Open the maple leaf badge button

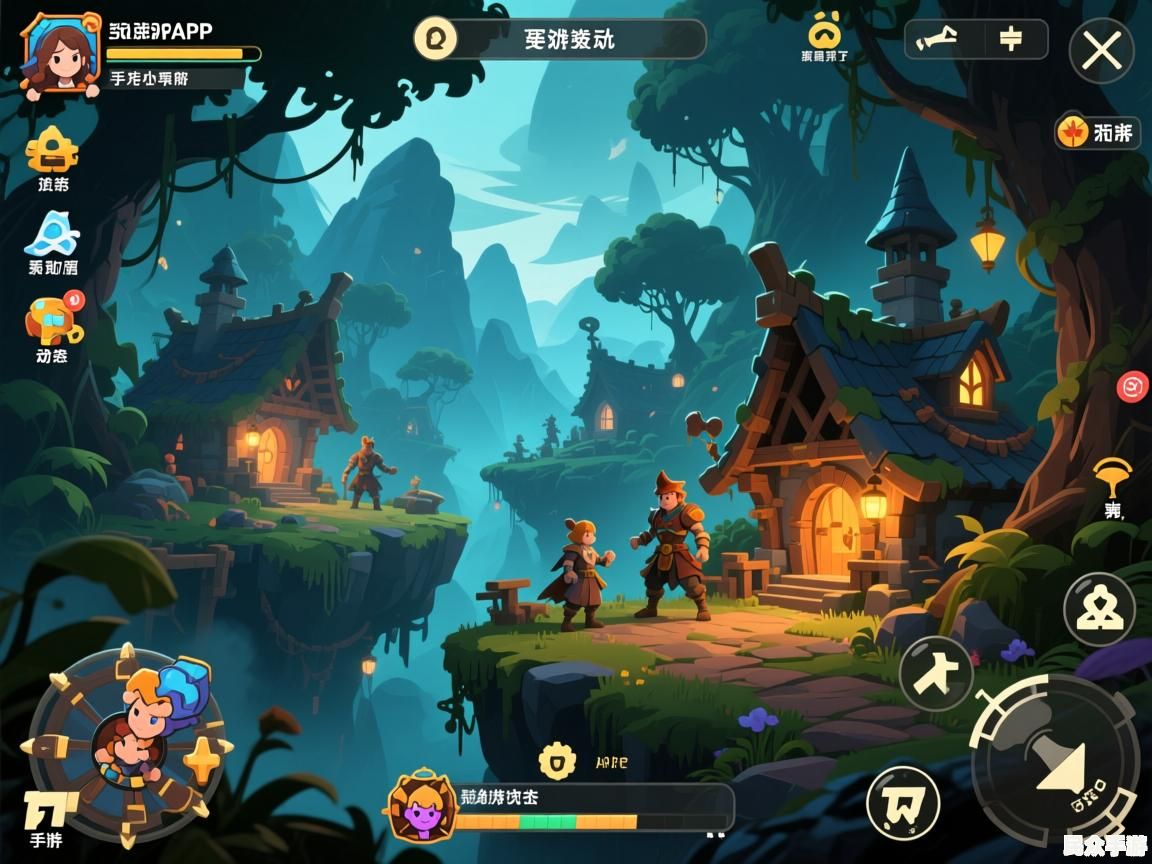coord(1097,132)
